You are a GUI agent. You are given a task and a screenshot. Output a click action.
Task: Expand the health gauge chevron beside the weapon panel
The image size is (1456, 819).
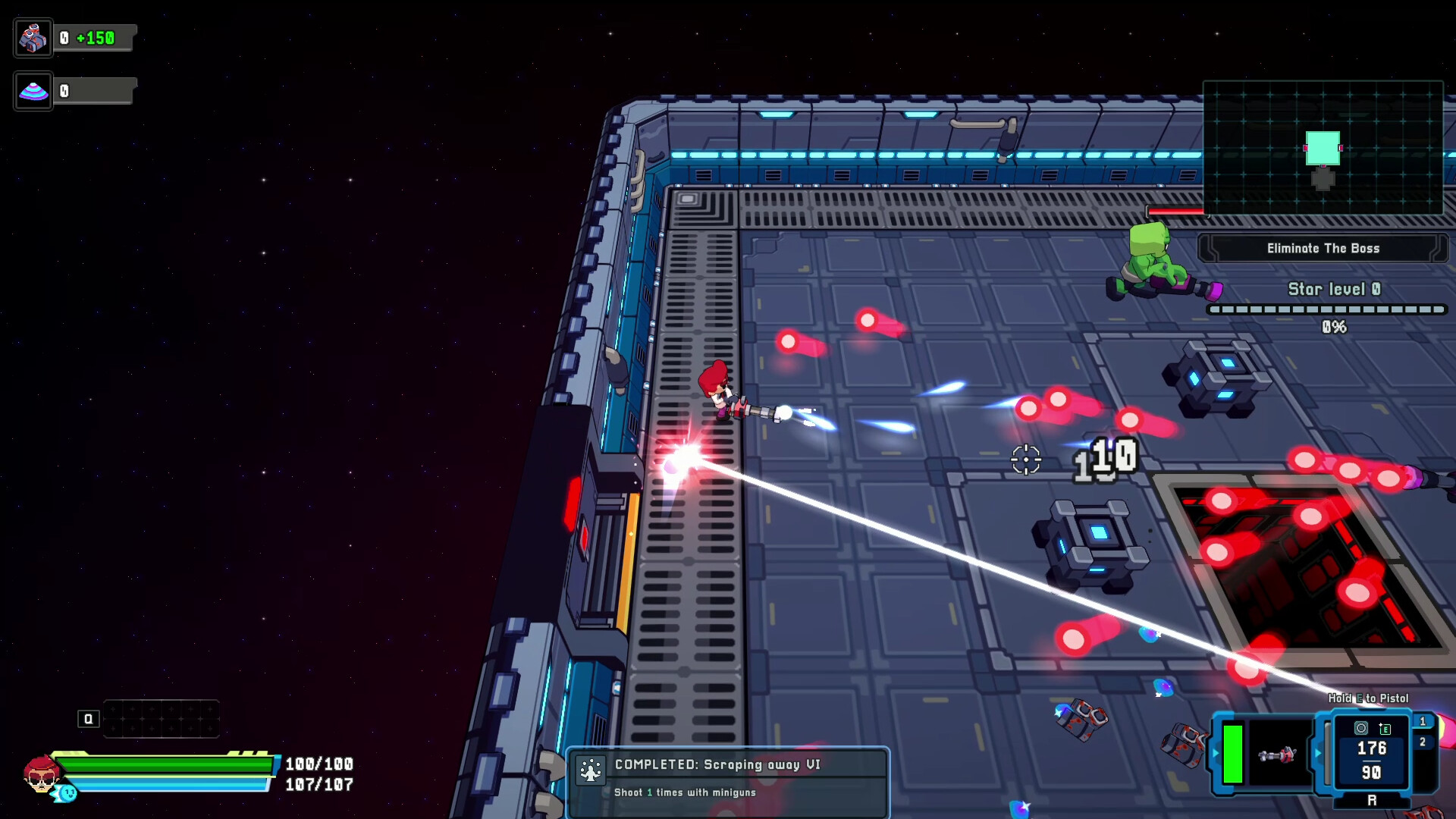(1216, 752)
